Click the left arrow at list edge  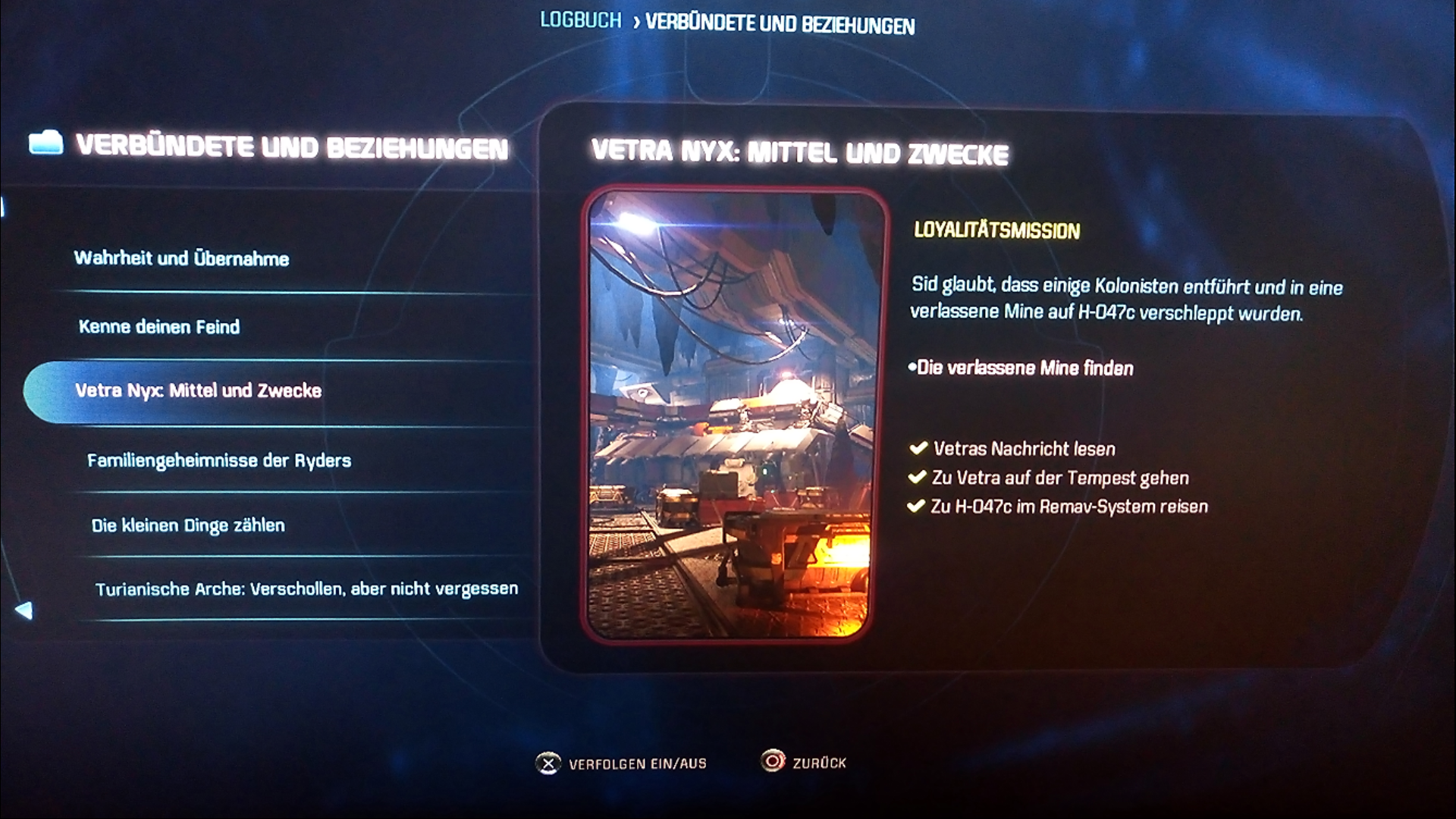(24, 610)
